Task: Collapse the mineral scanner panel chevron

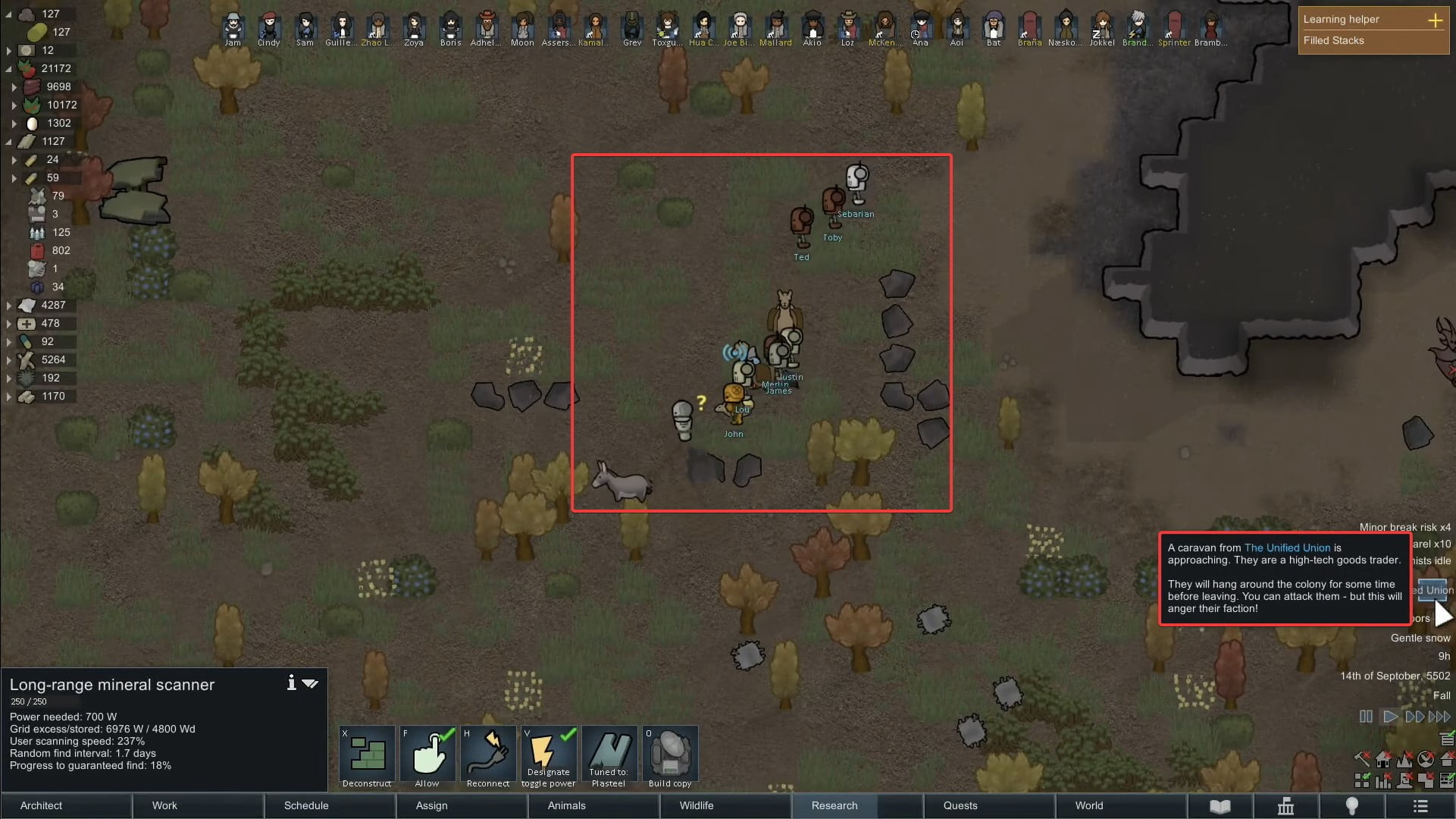Action: [x=311, y=683]
